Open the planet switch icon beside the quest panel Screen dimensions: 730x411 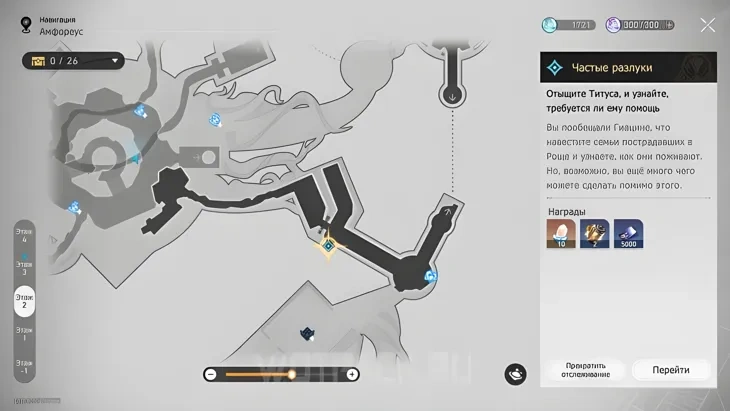tap(516, 373)
